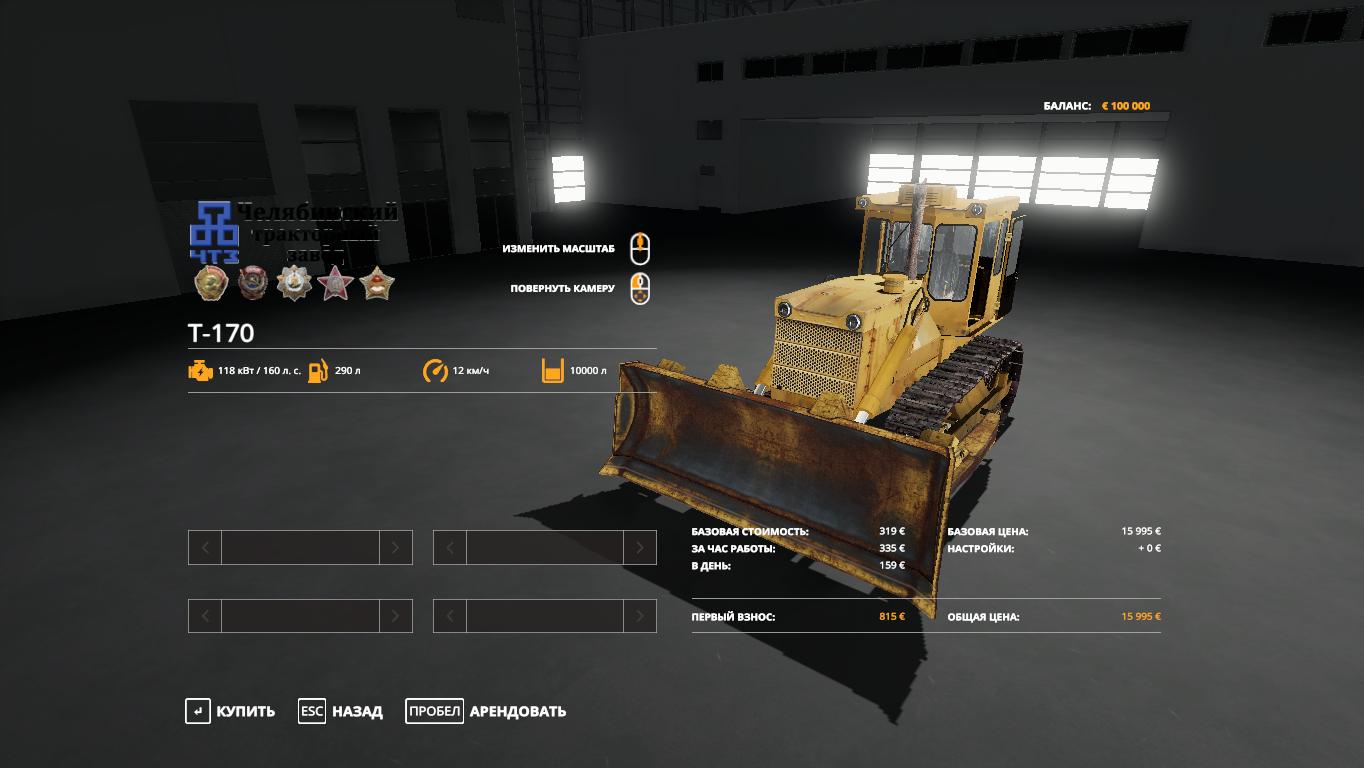Choose АРЕНДОВАТЬ to lease the T-170
The image size is (1364, 768).
point(516,711)
